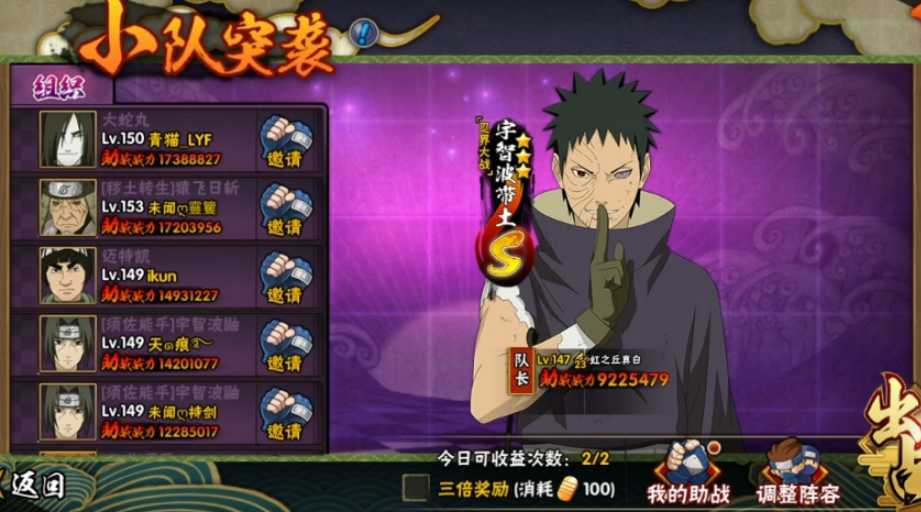View 大蛇丸 player avatar
The image size is (921, 512).
pos(68,139)
